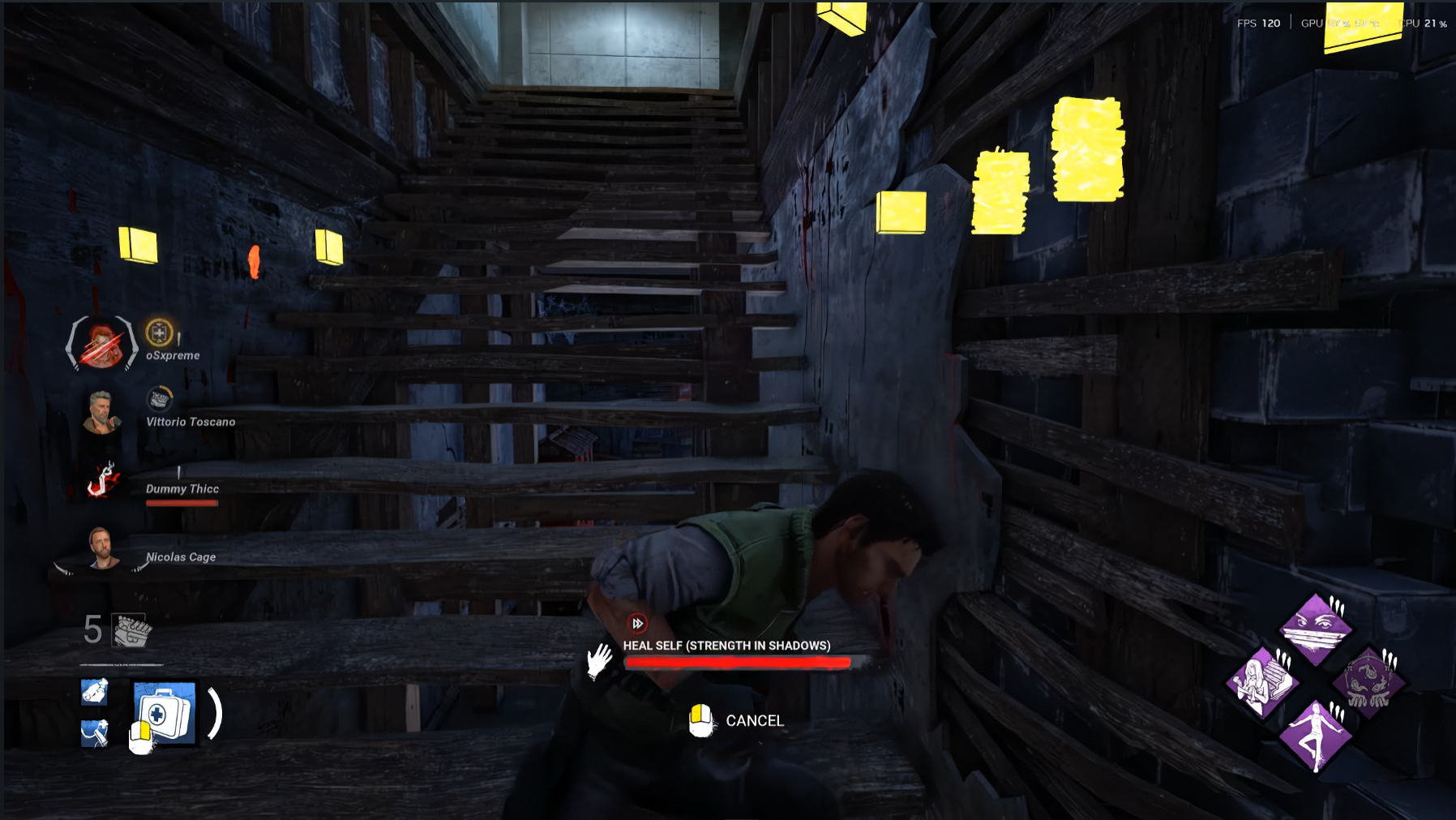
Task: Toggle the mouse-button Cancel prompt
Action: pyautogui.click(x=702, y=719)
